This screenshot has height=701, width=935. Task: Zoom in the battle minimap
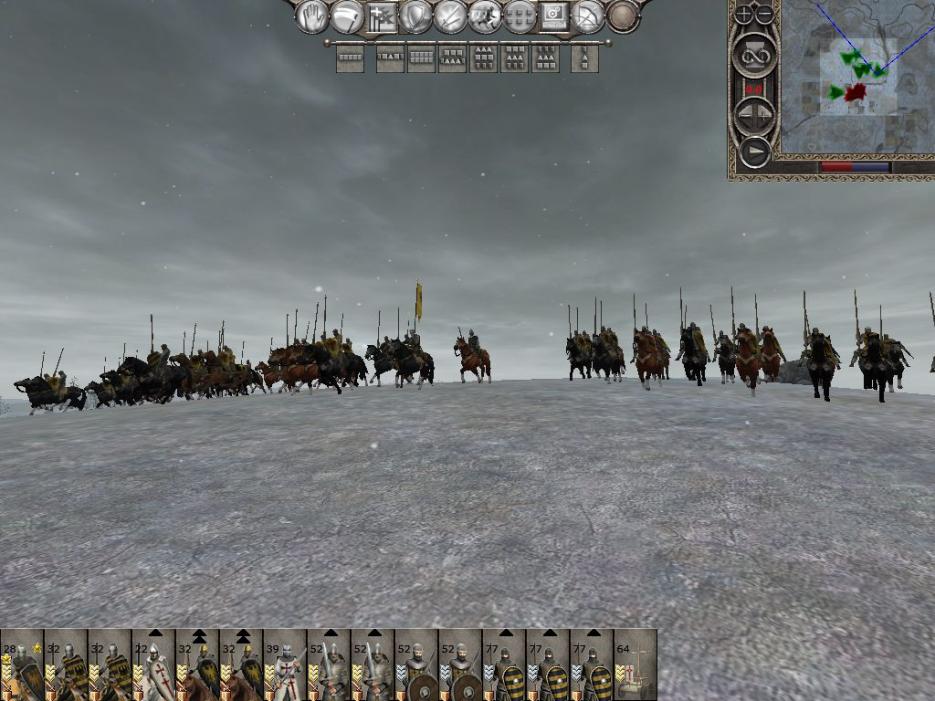745,14
